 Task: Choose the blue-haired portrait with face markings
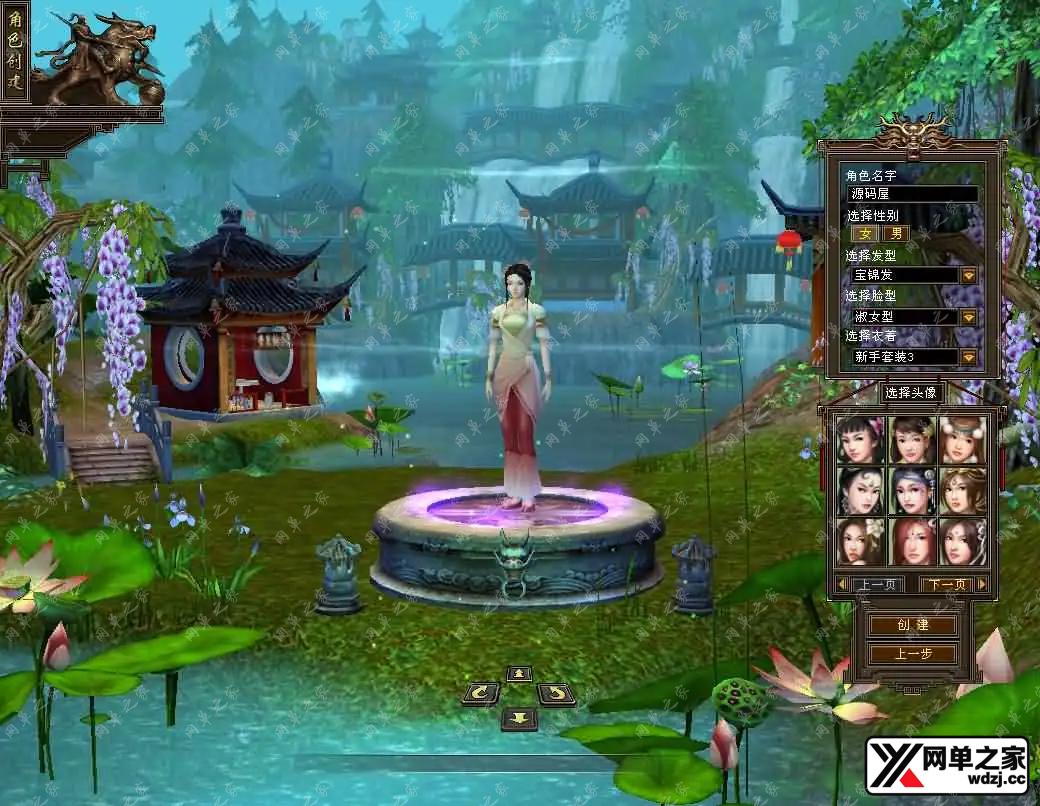coord(912,491)
